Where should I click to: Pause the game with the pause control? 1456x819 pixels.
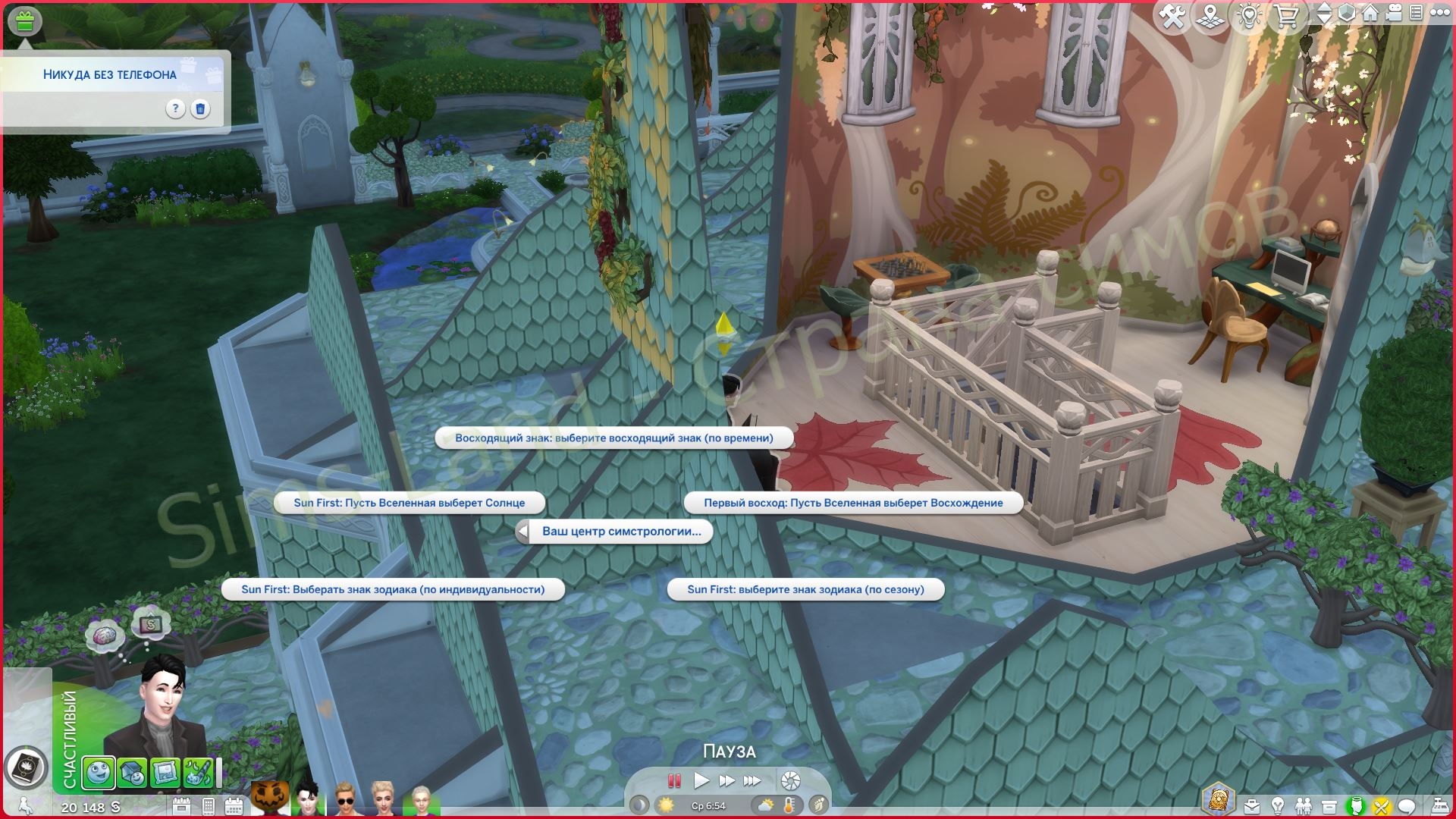[673, 780]
